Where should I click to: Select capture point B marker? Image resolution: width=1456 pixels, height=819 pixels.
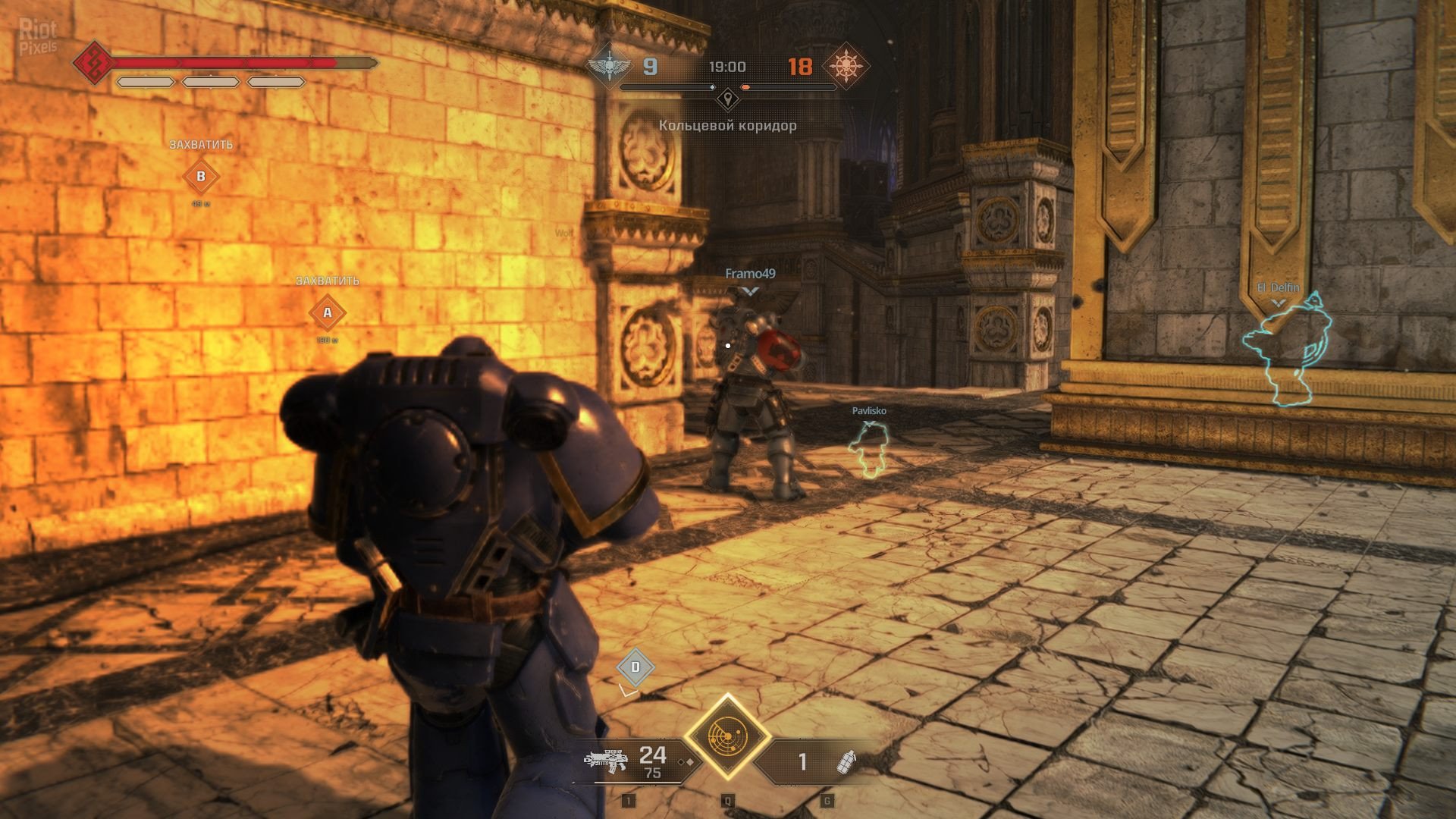tap(201, 177)
